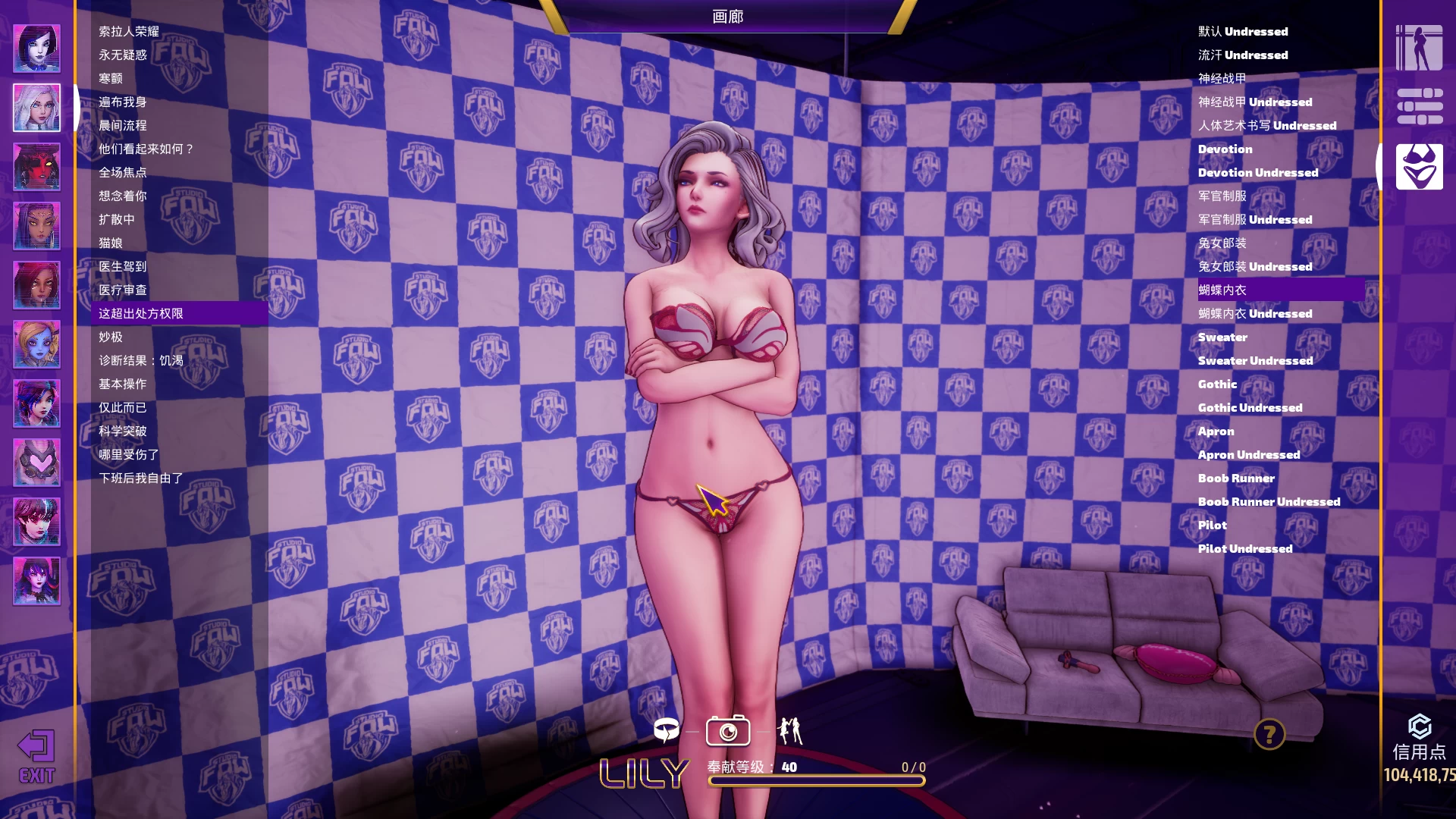Switch to the pose silhouette tab

[x=1419, y=48]
